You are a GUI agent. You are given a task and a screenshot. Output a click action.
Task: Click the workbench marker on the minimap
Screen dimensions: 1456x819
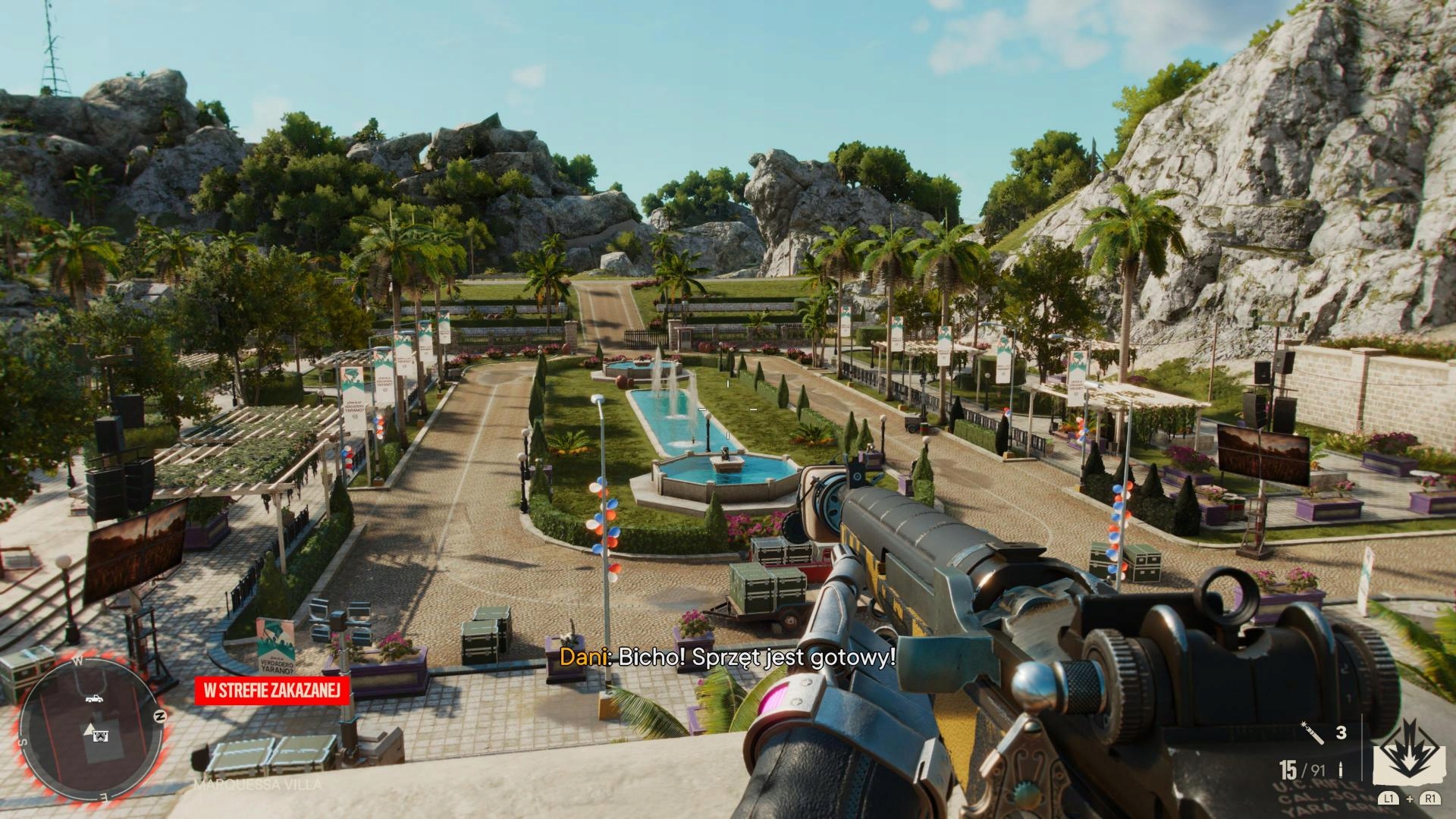click(x=100, y=736)
